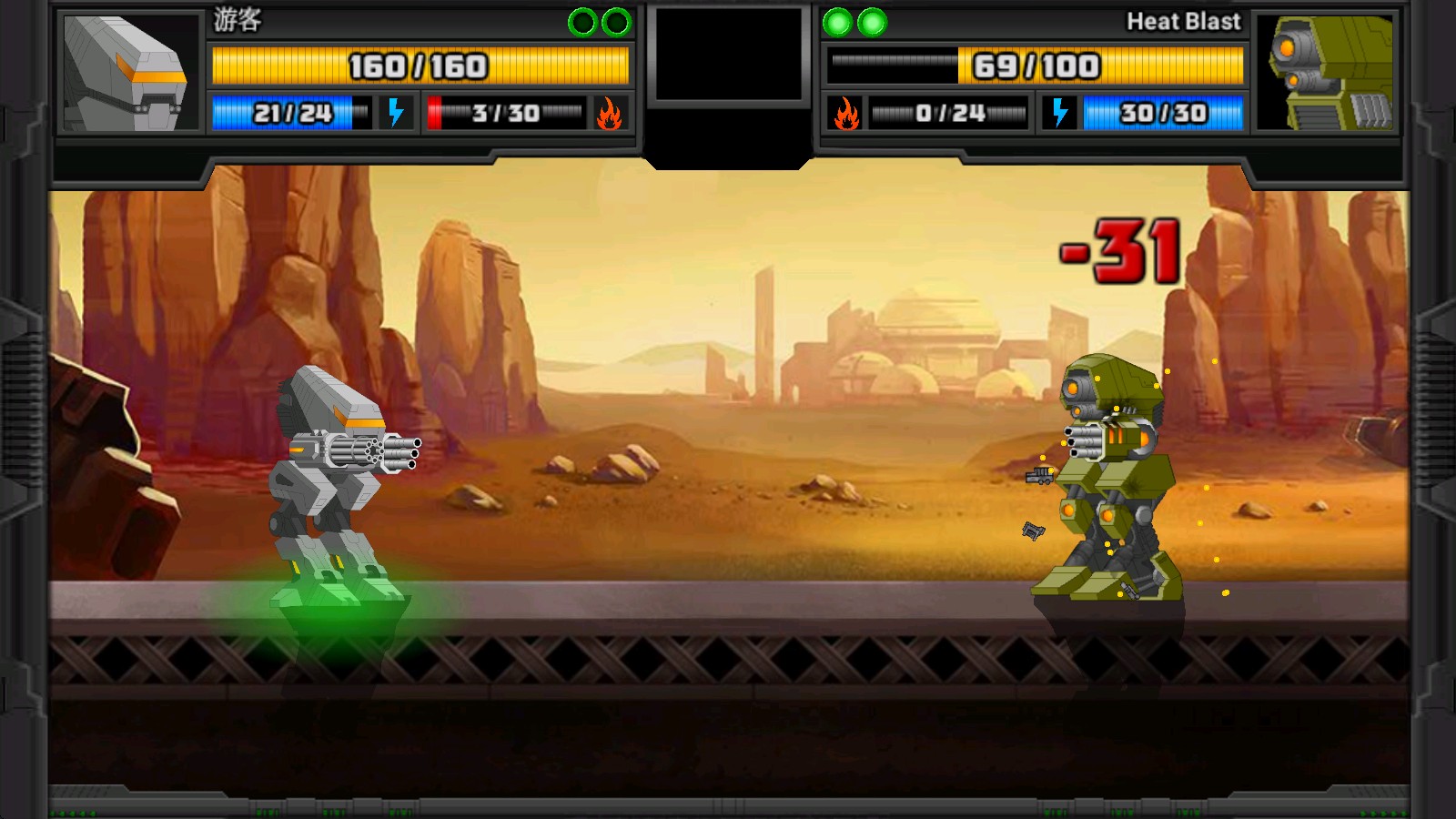Click the player's red flame heat icon
The height and width of the screenshot is (819, 1456).
[x=609, y=114]
